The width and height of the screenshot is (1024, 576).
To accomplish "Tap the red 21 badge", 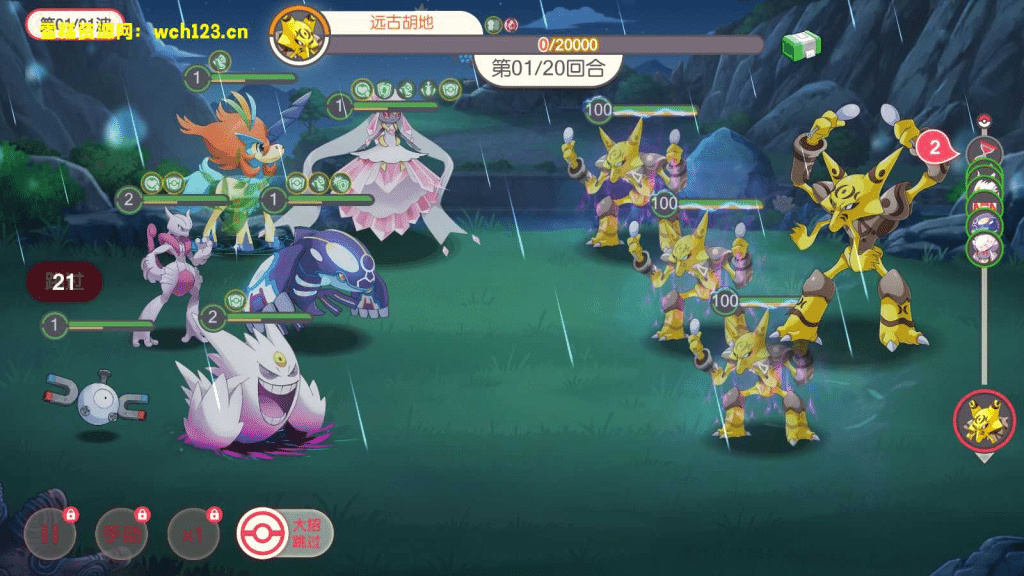I will (x=63, y=283).
